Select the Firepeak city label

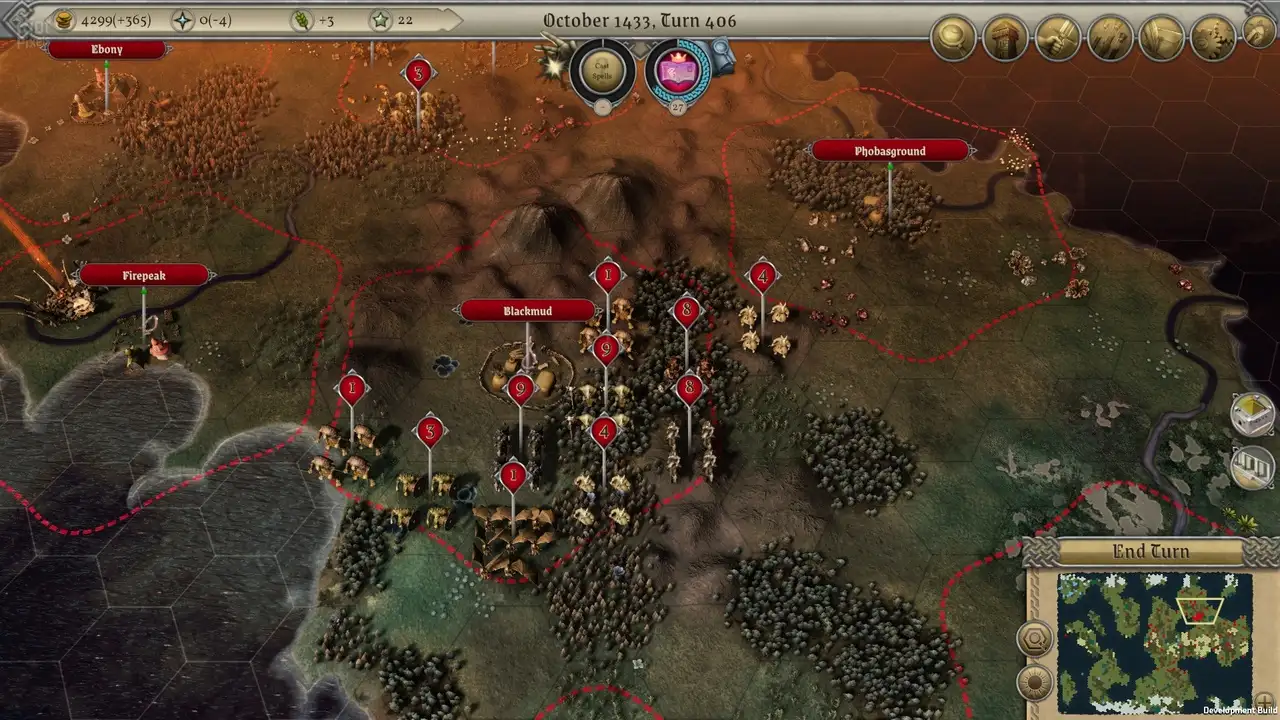click(144, 275)
